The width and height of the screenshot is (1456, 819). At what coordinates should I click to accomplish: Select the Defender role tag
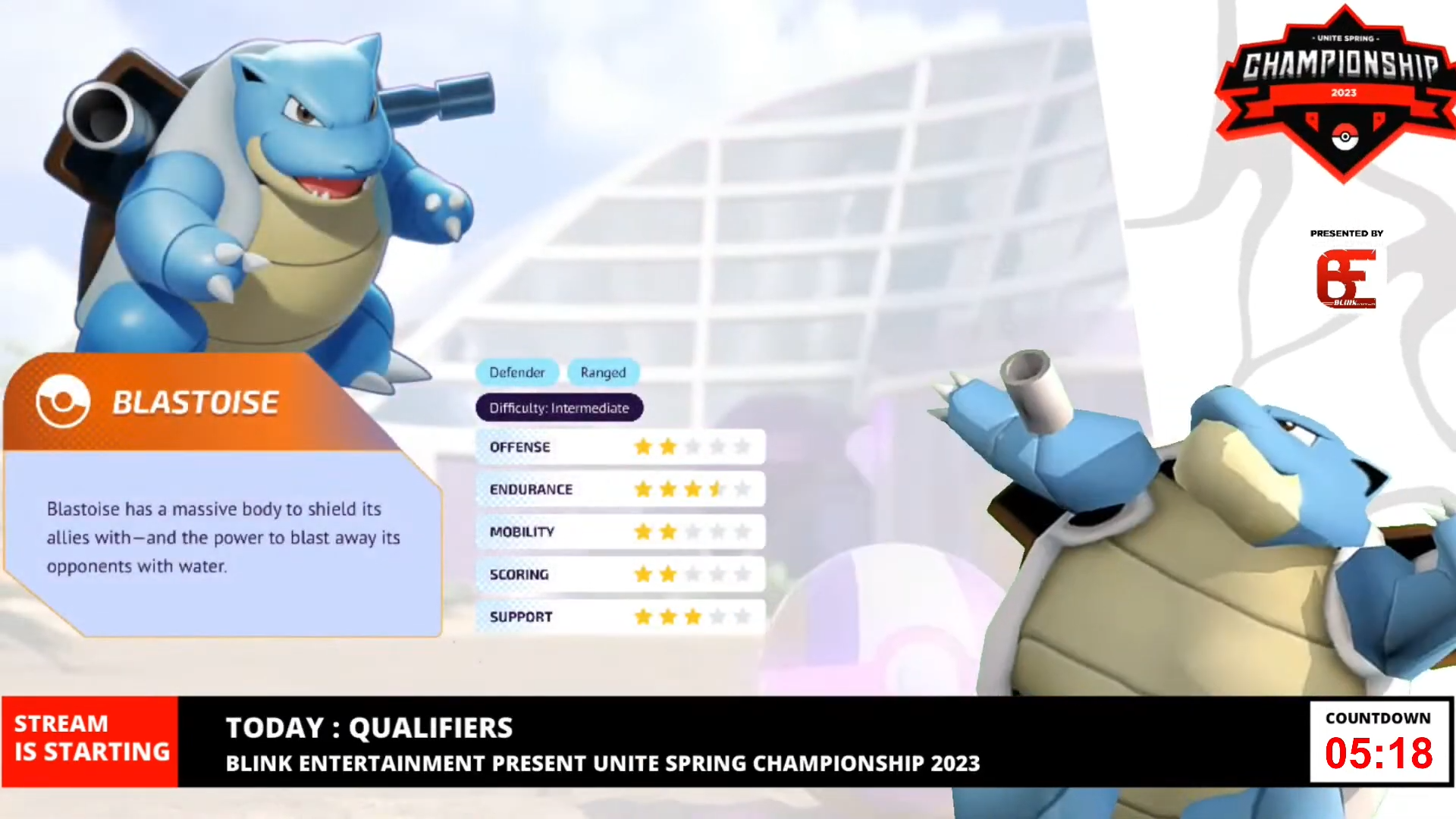[x=517, y=372]
